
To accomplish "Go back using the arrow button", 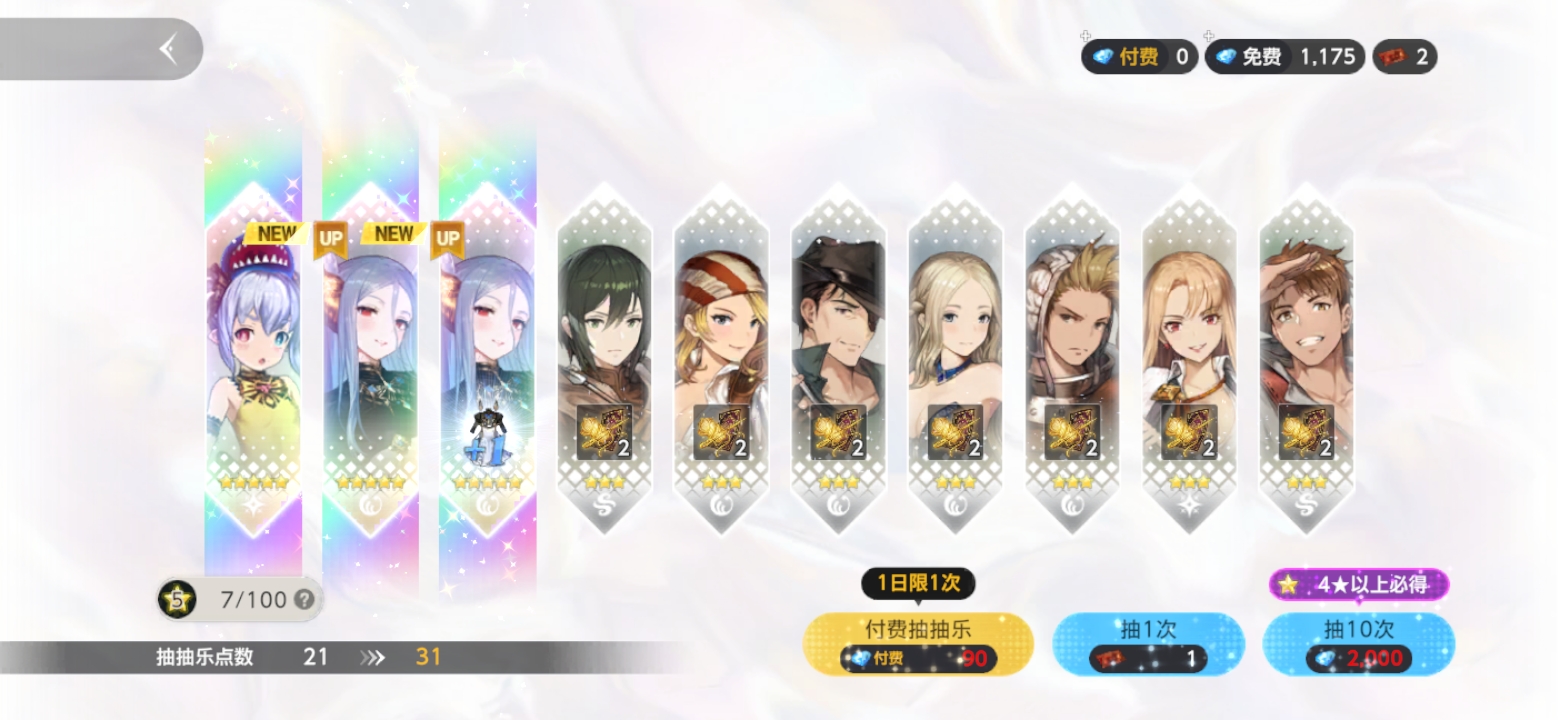I will [168, 48].
